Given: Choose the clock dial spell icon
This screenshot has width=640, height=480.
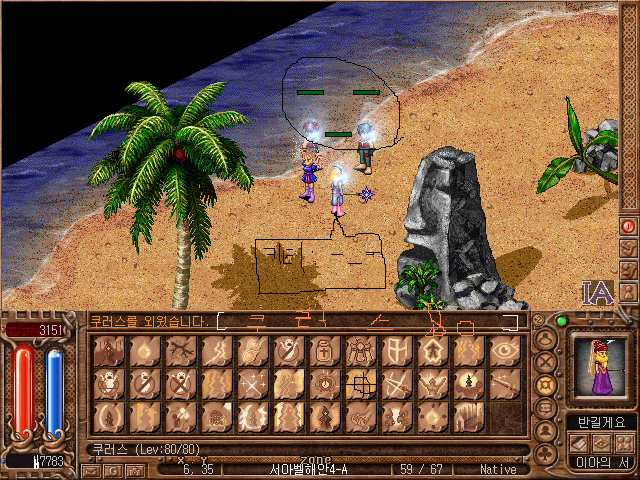Looking at the screenshot, I should (325, 383).
